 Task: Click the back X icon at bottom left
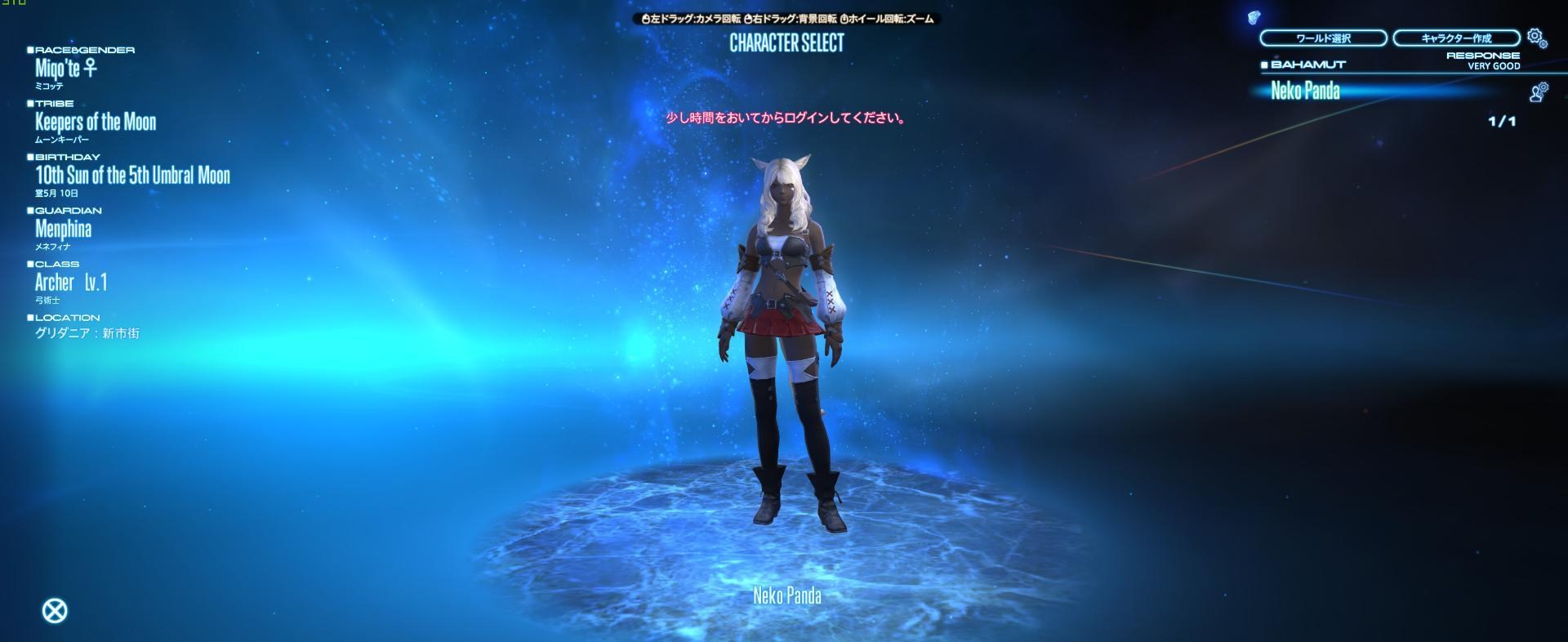tap(55, 609)
